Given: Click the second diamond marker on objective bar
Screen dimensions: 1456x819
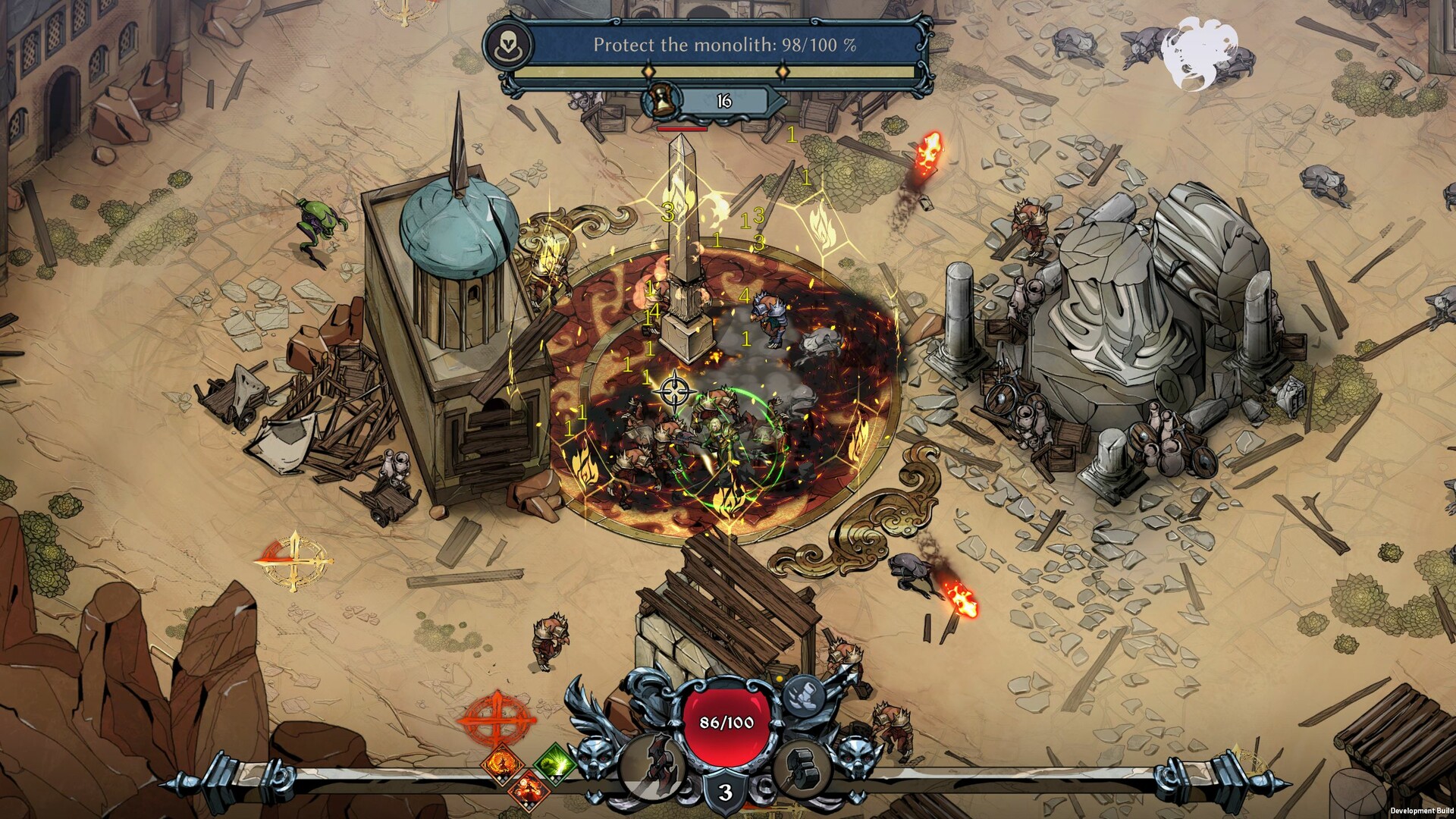Looking at the screenshot, I should click(783, 71).
